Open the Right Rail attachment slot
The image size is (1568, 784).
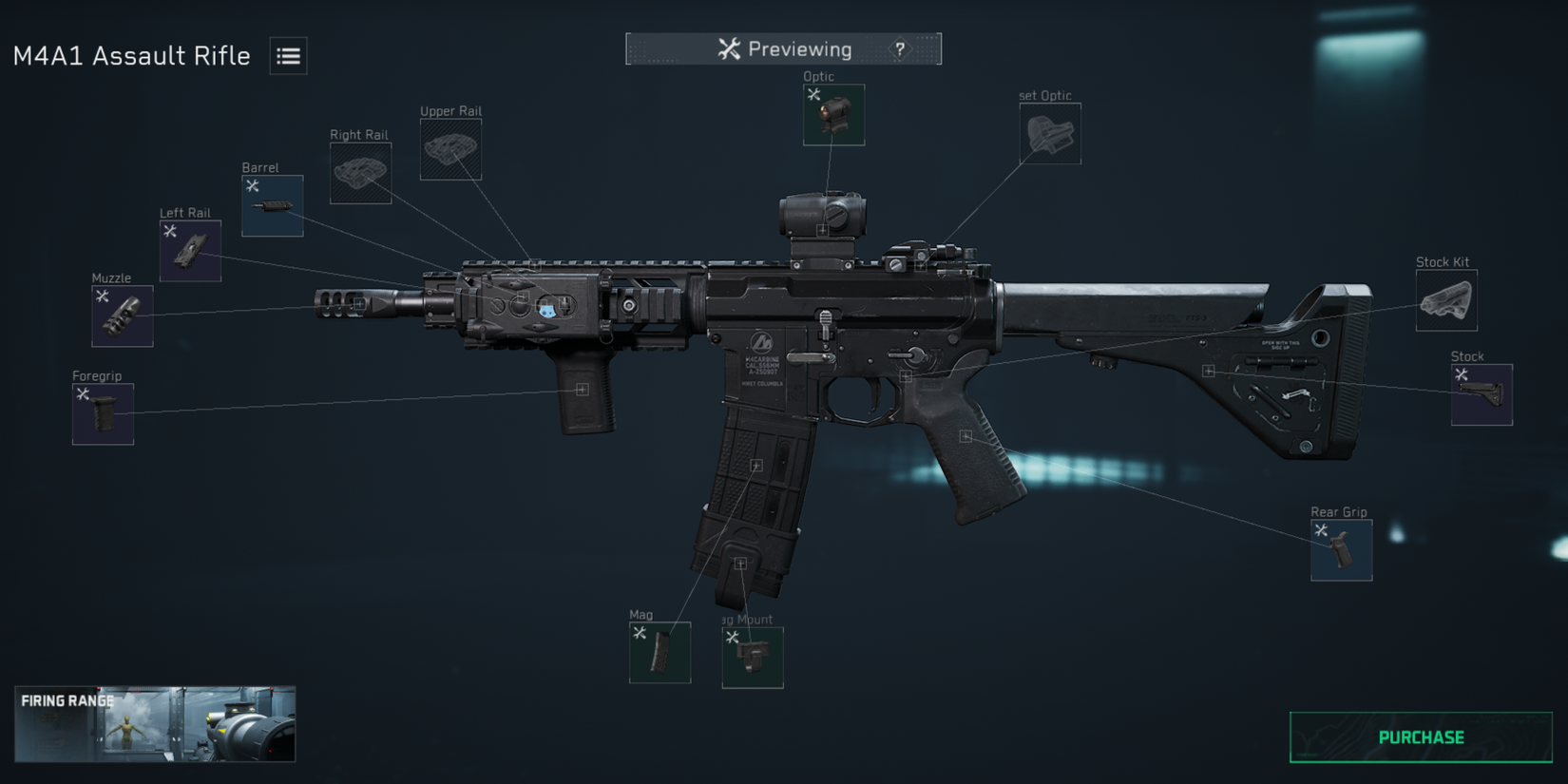click(x=359, y=173)
